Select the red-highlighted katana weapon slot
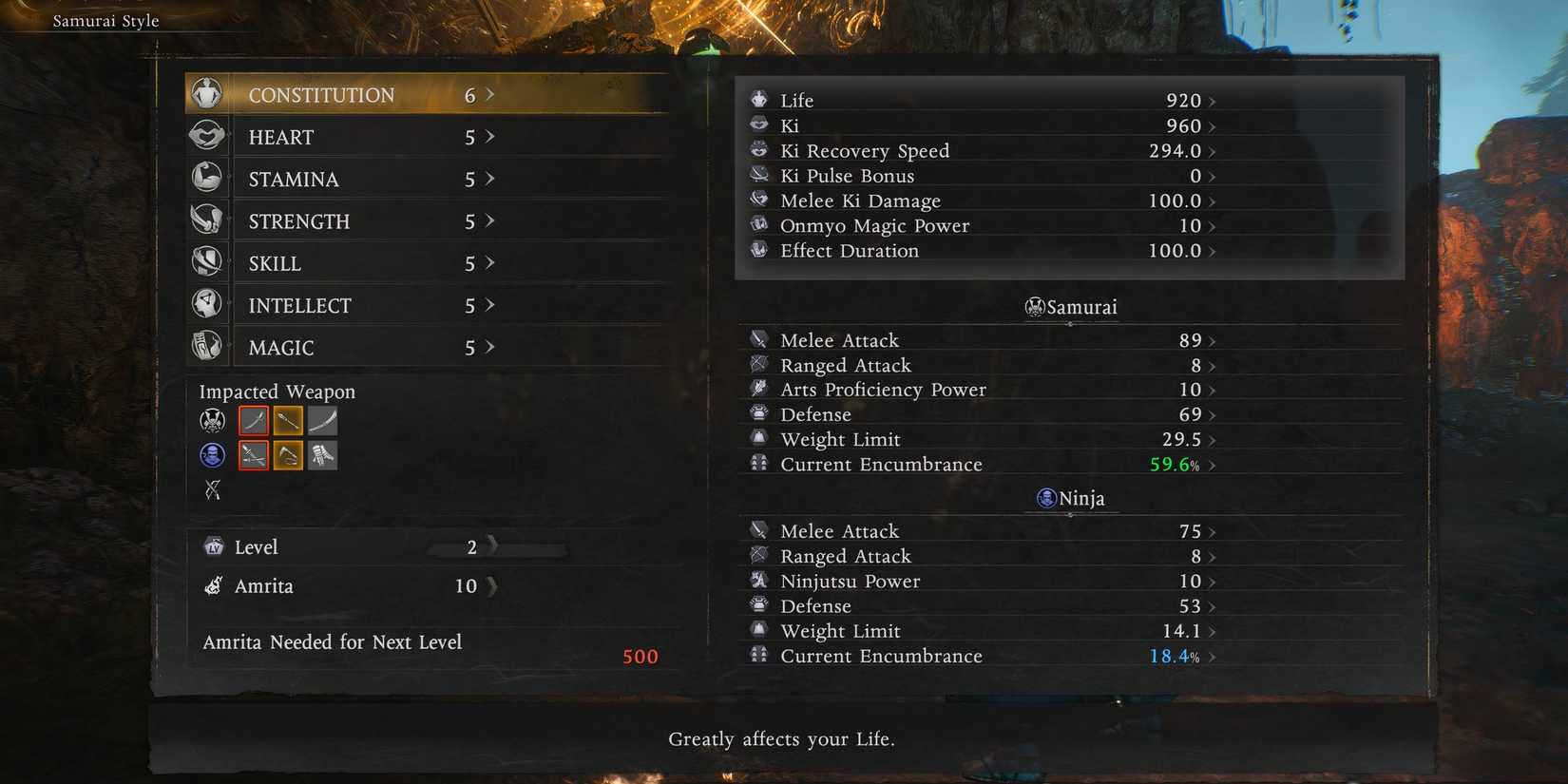This screenshot has width=1568, height=784. coord(253,420)
